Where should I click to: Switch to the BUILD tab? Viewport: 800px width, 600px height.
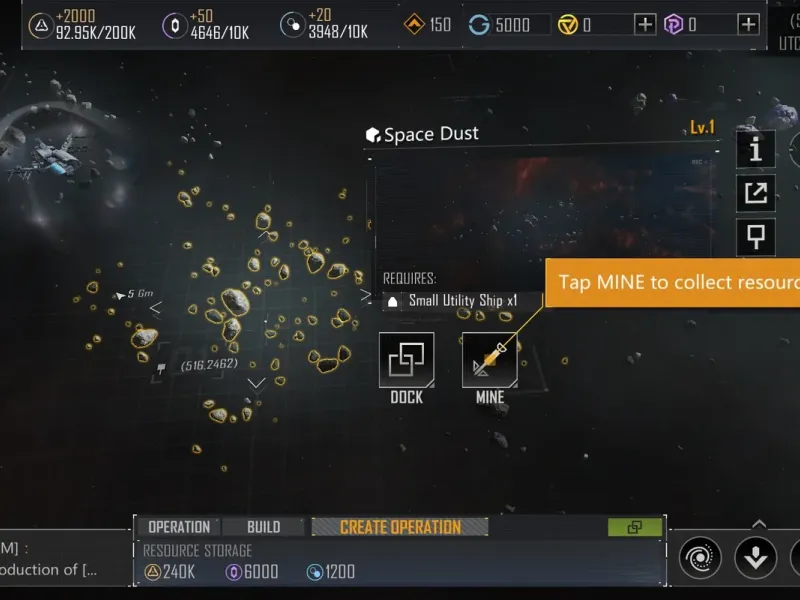point(263,527)
